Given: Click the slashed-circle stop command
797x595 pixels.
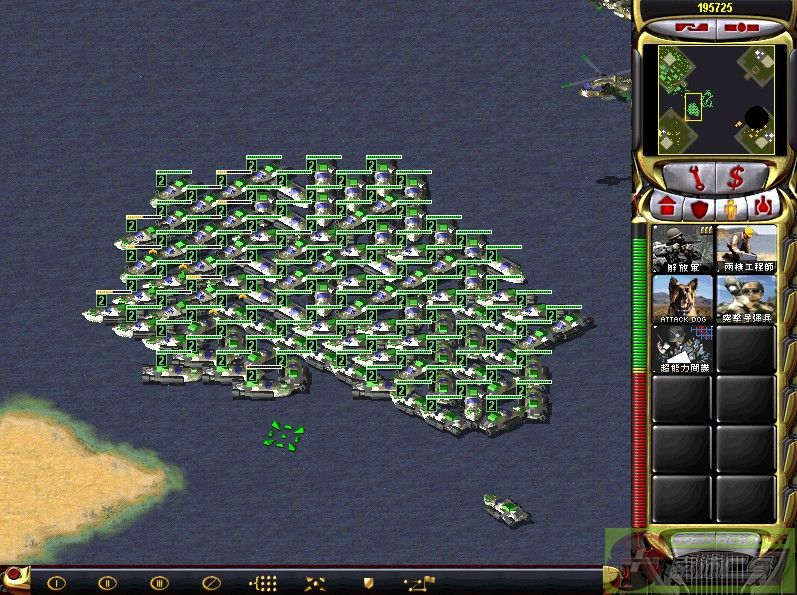Looking at the screenshot, I should click(211, 582).
